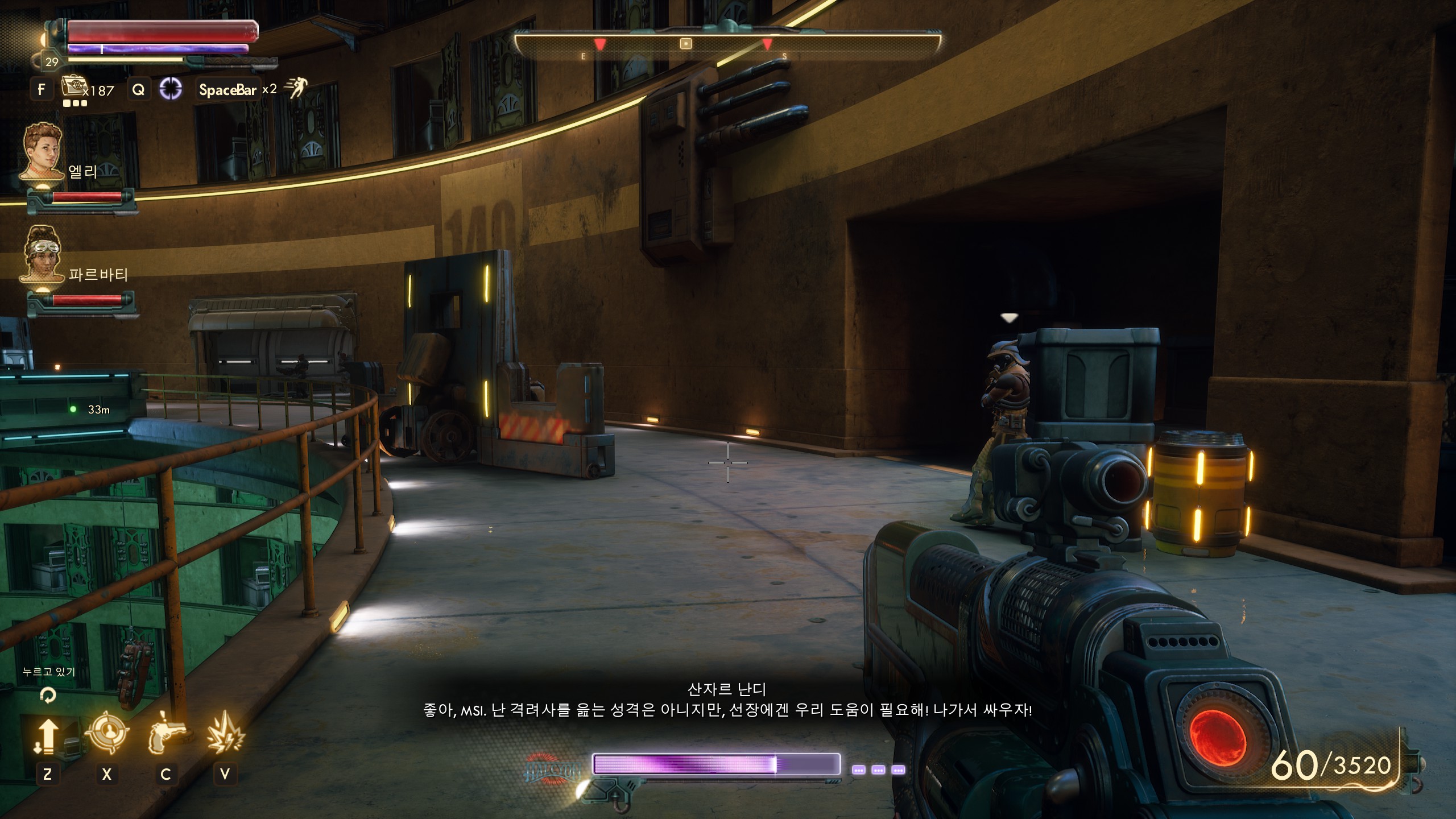Viewport: 1456px width, 819px height.
Task: Click the square objective marker on compass
Action: point(686,43)
